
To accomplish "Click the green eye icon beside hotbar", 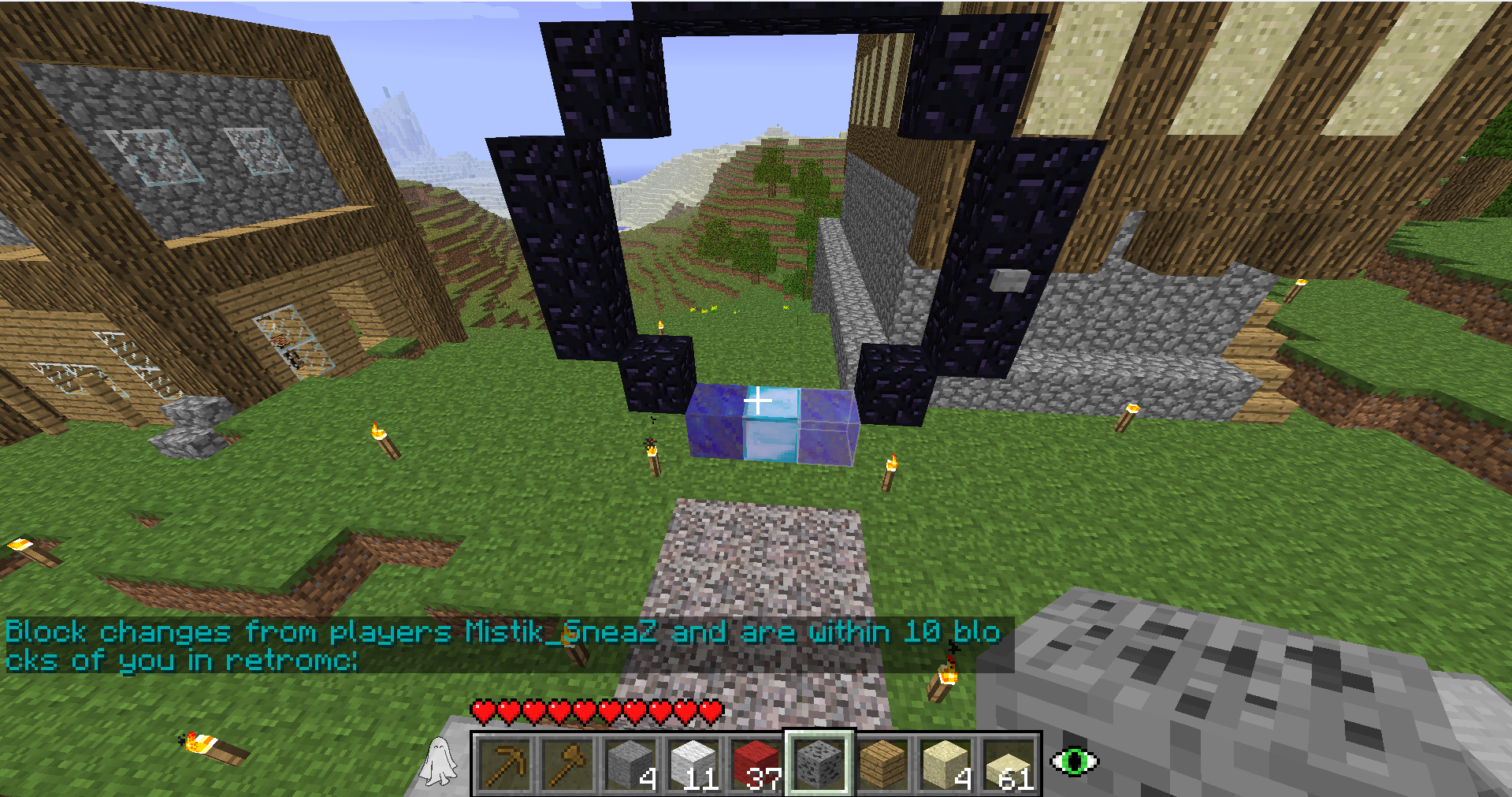I will pyautogui.click(x=1075, y=761).
